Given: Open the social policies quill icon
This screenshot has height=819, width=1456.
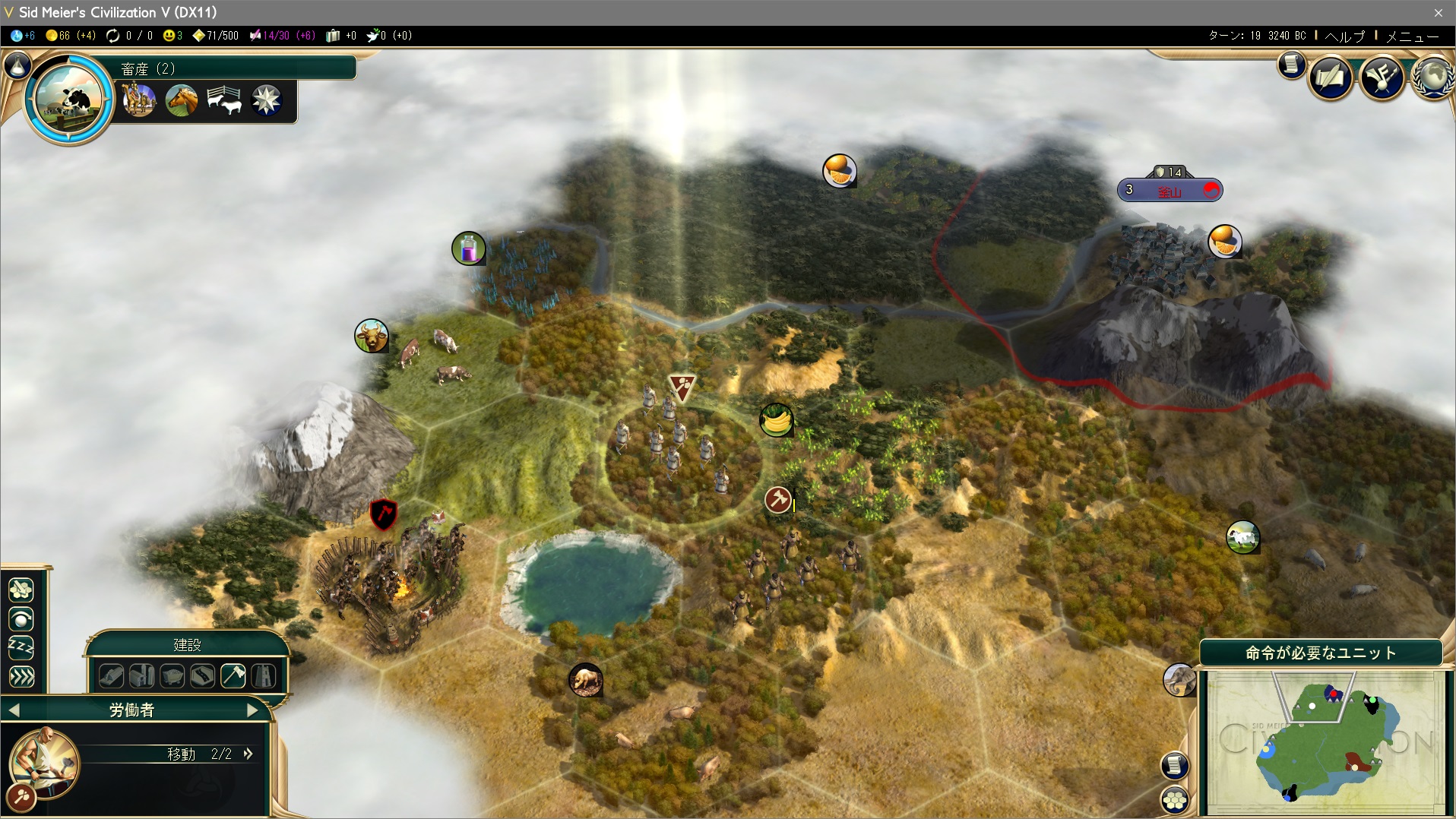Looking at the screenshot, I should pyautogui.click(x=1330, y=77).
